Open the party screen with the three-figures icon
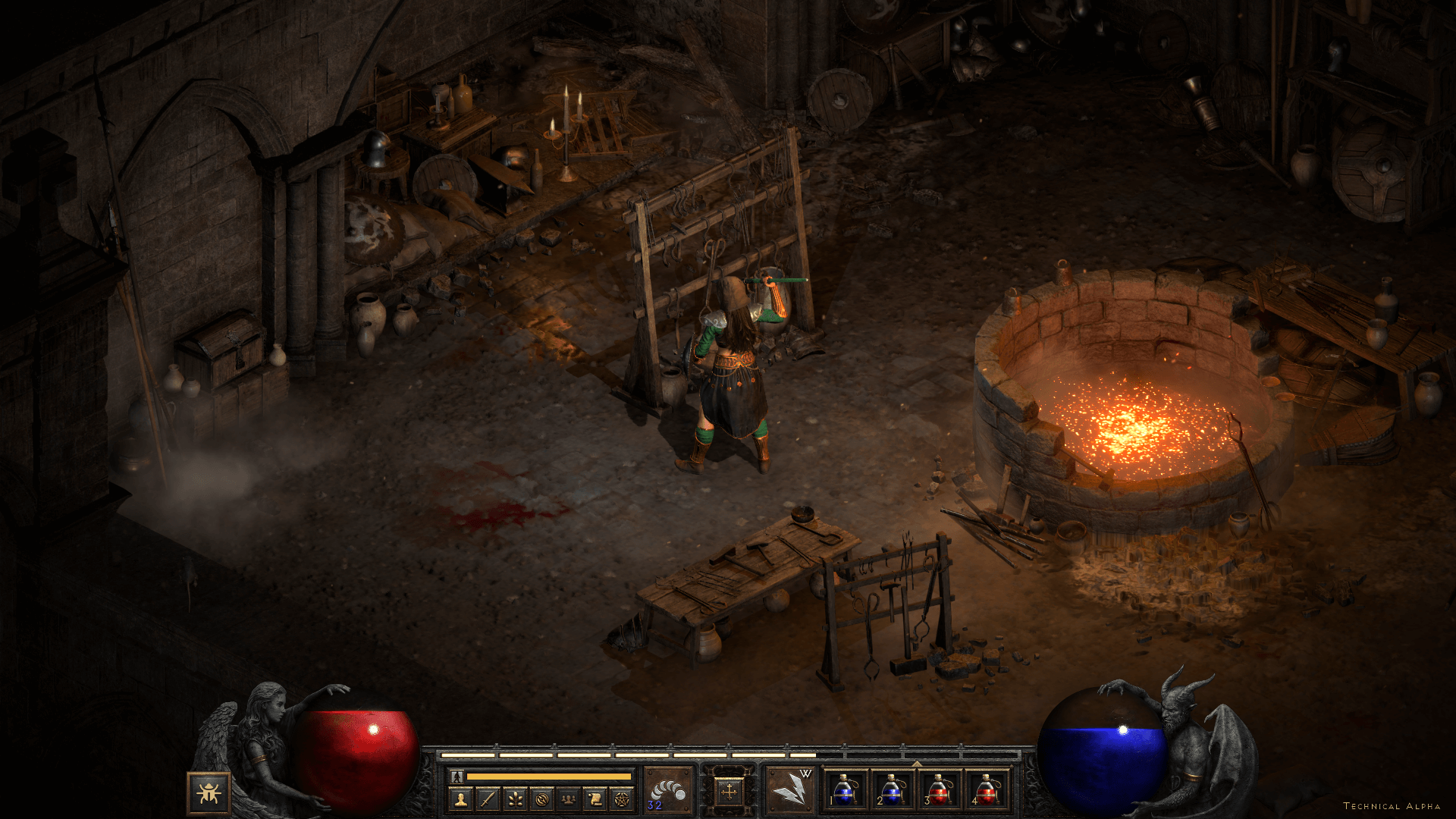Image resolution: width=1456 pixels, height=819 pixels. 568,799
